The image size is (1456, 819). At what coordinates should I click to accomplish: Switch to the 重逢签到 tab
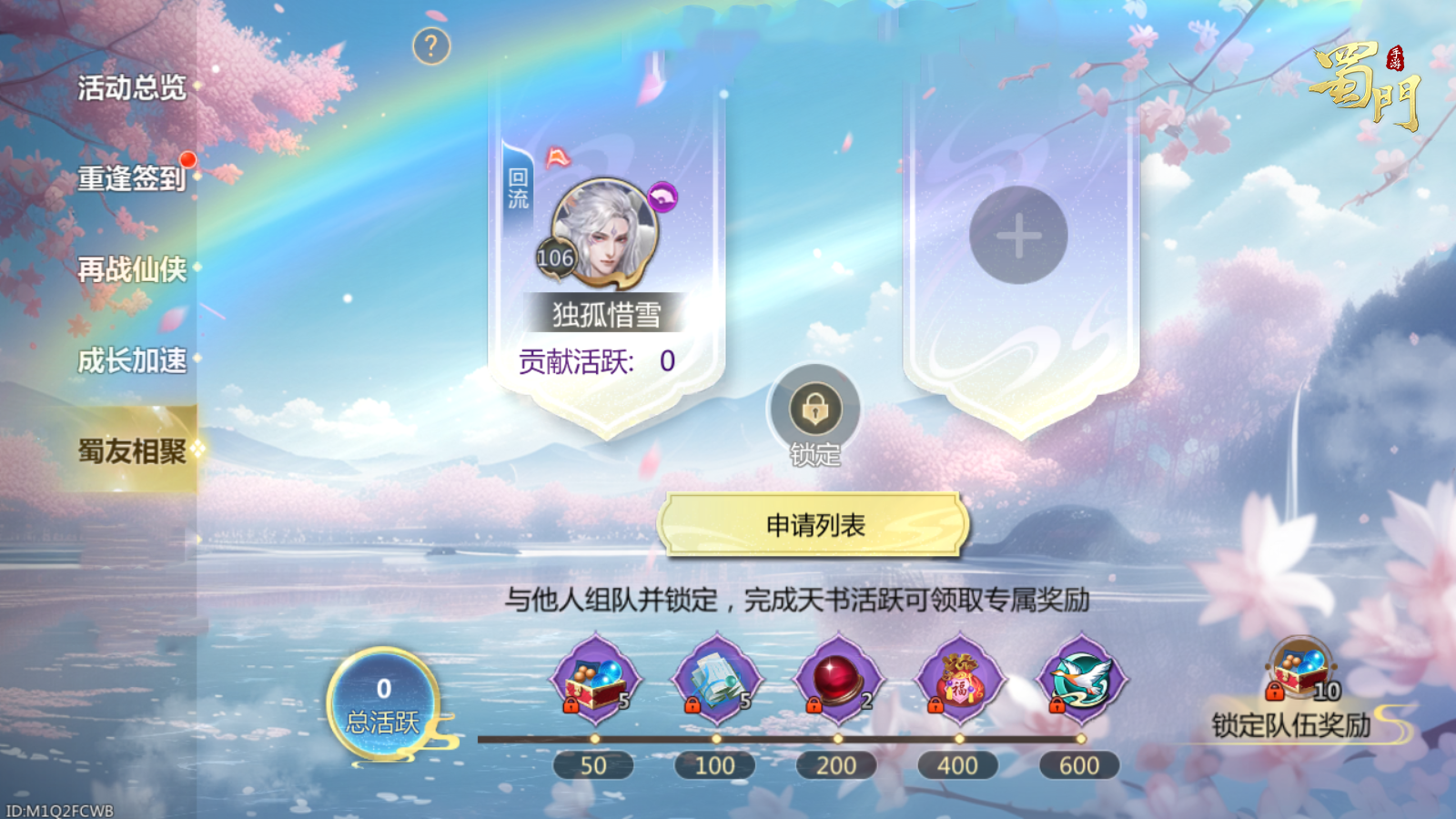[131, 178]
